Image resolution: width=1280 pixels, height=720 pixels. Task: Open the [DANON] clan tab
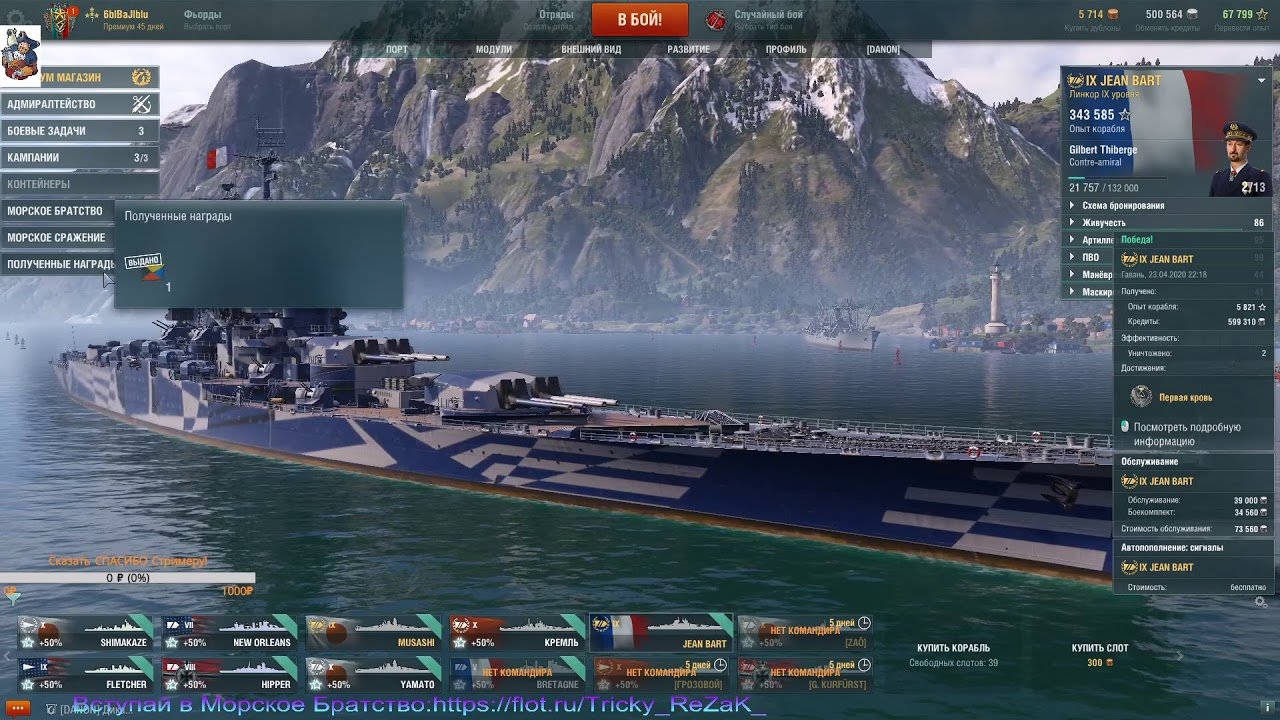click(x=883, y=49)
